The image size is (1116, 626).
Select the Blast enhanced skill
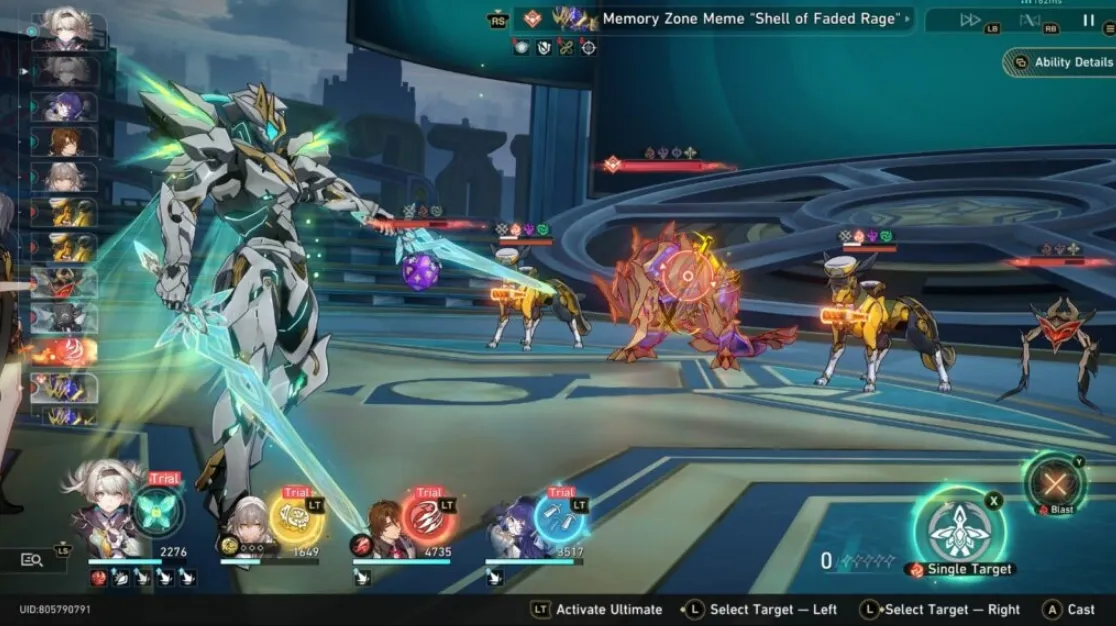(1055, 483)
